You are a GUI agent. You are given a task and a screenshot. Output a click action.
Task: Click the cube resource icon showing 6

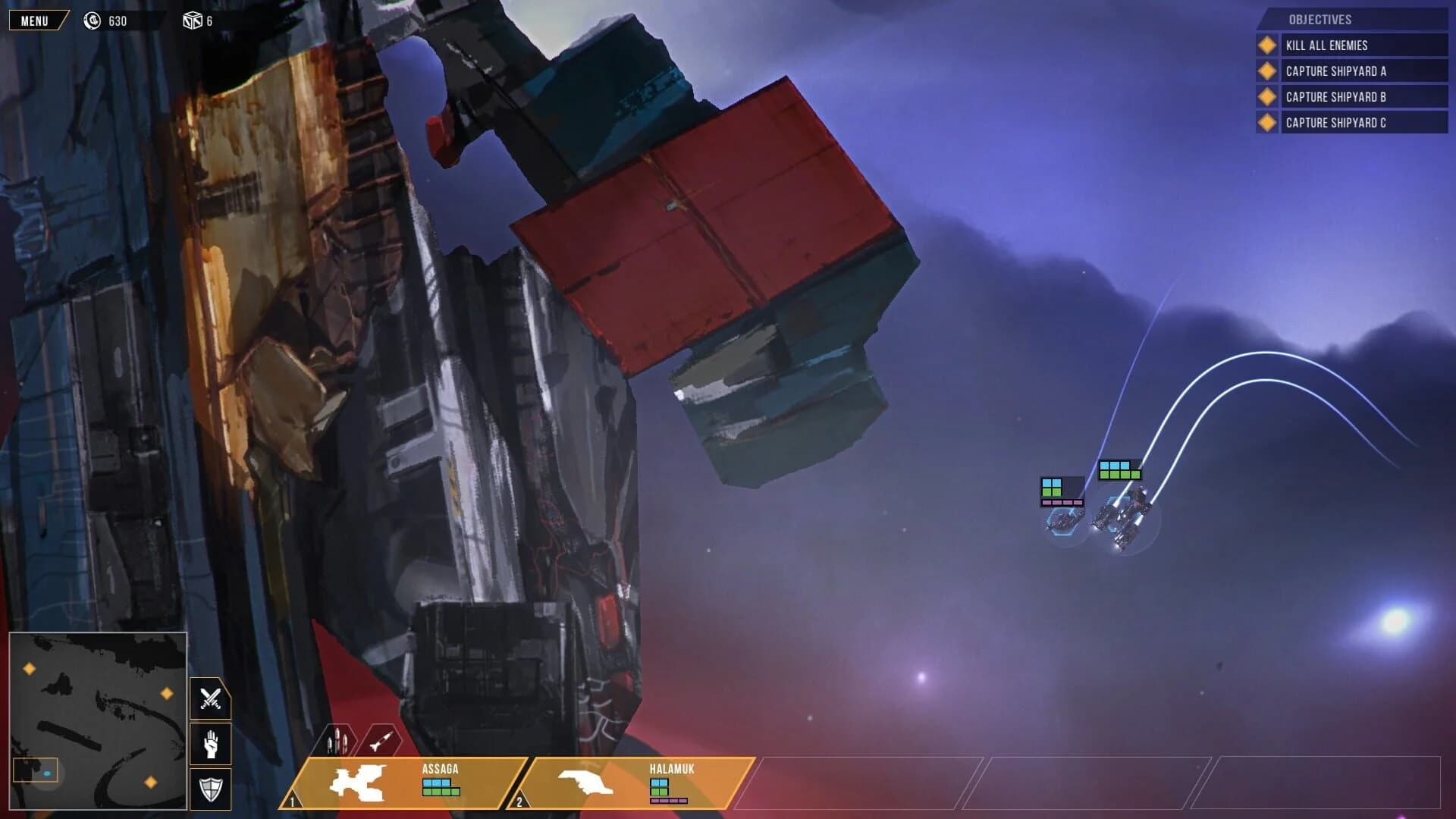click(x=192, y=21)
